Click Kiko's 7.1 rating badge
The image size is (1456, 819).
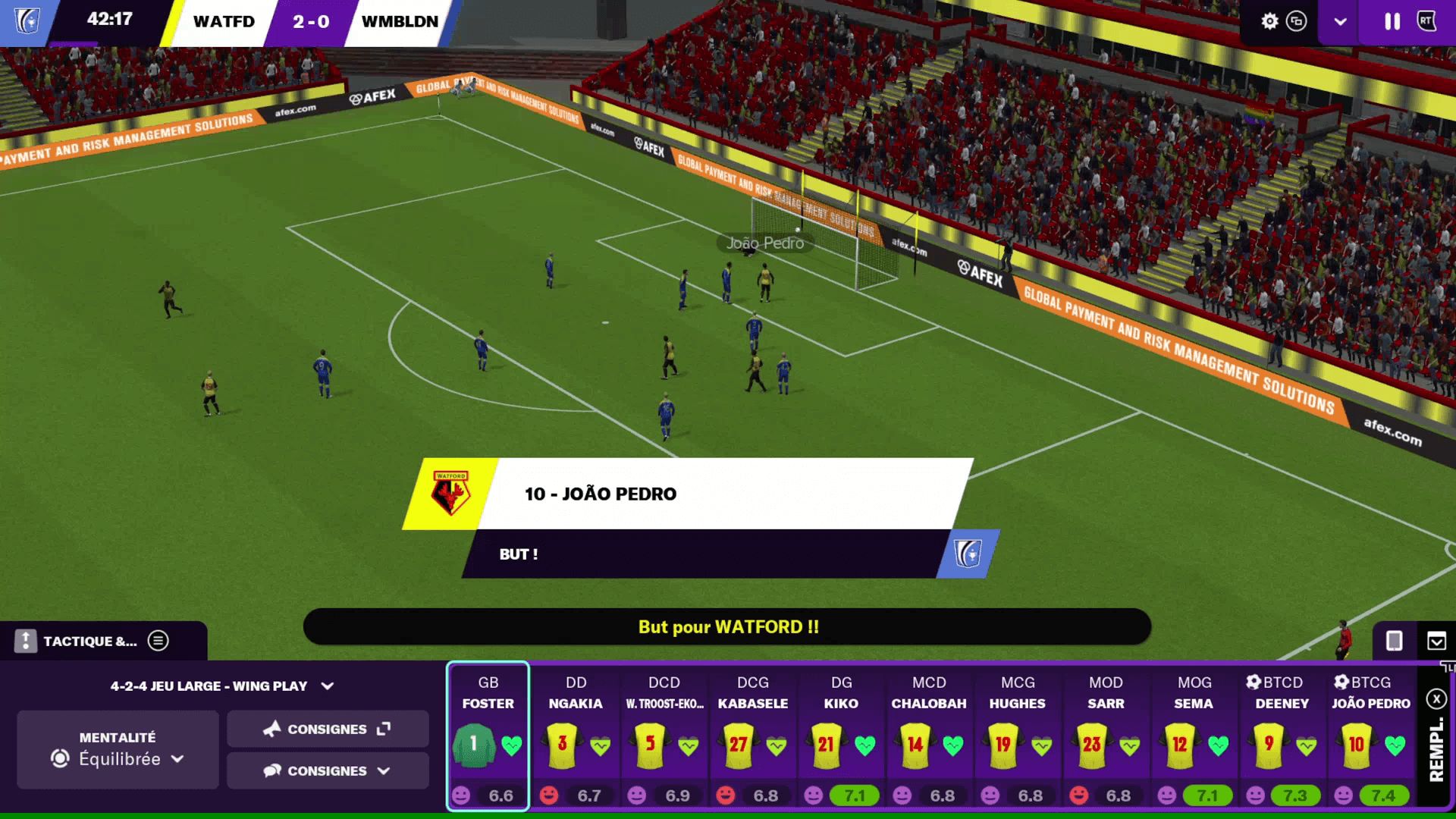tap(855, 795)
